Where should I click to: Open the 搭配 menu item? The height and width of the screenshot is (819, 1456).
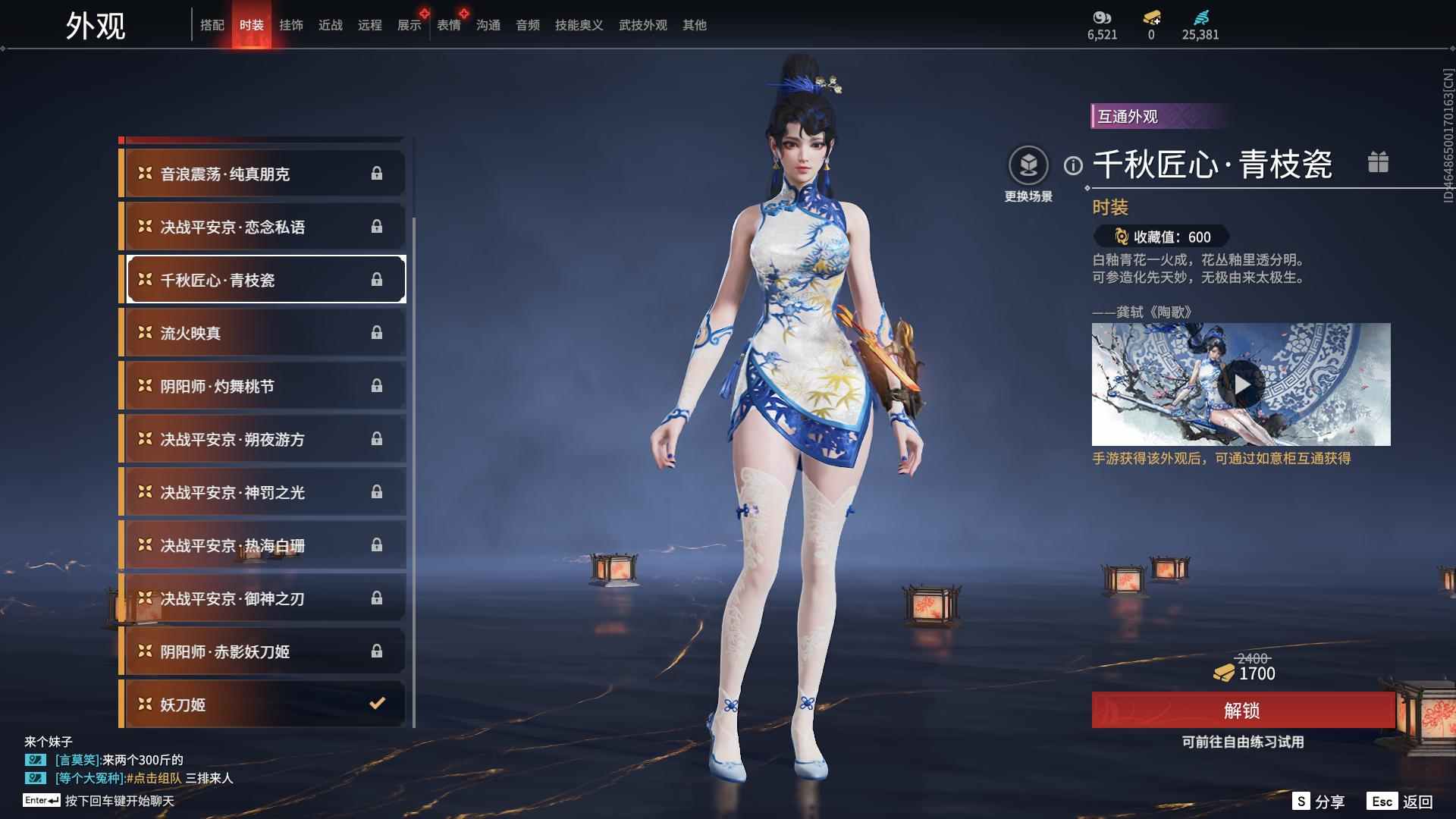[213, 24]
